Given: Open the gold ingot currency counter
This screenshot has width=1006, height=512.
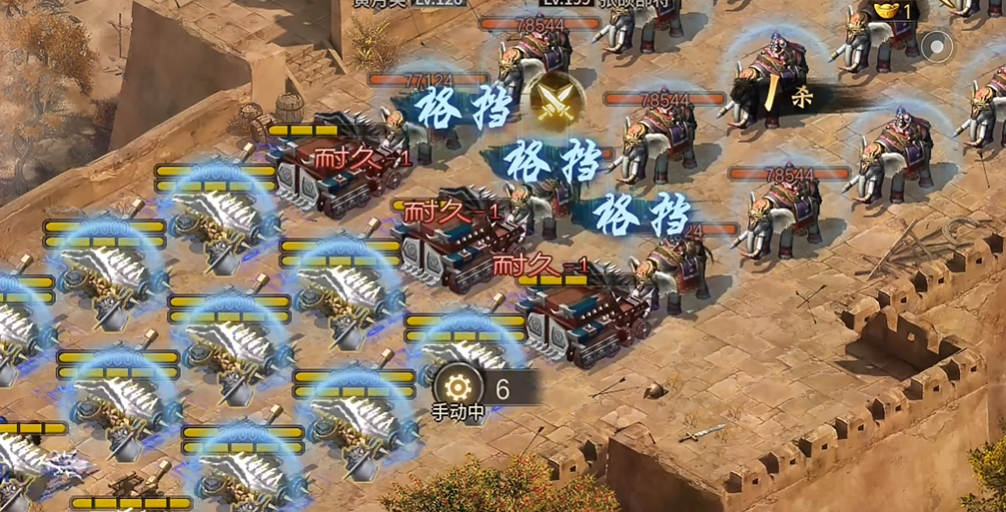Looking at the screenshot, I should tap(892, 11).
